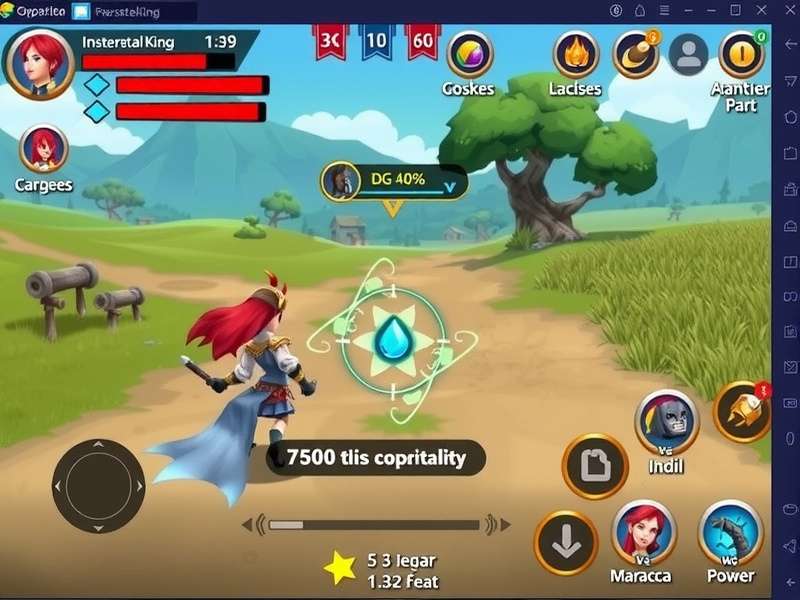Click the horizontal slider track
Image resolution: width=800 pixels, height=600 pixels.
pos(375,524)
